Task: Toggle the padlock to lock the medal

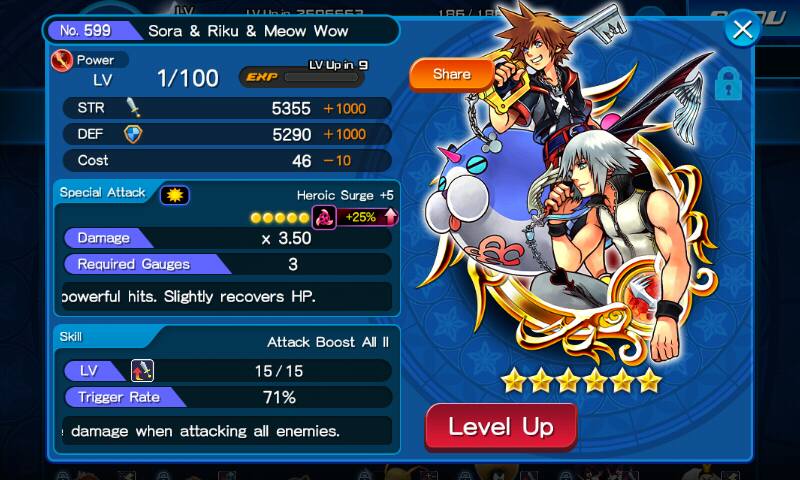Action: (729, 82)
